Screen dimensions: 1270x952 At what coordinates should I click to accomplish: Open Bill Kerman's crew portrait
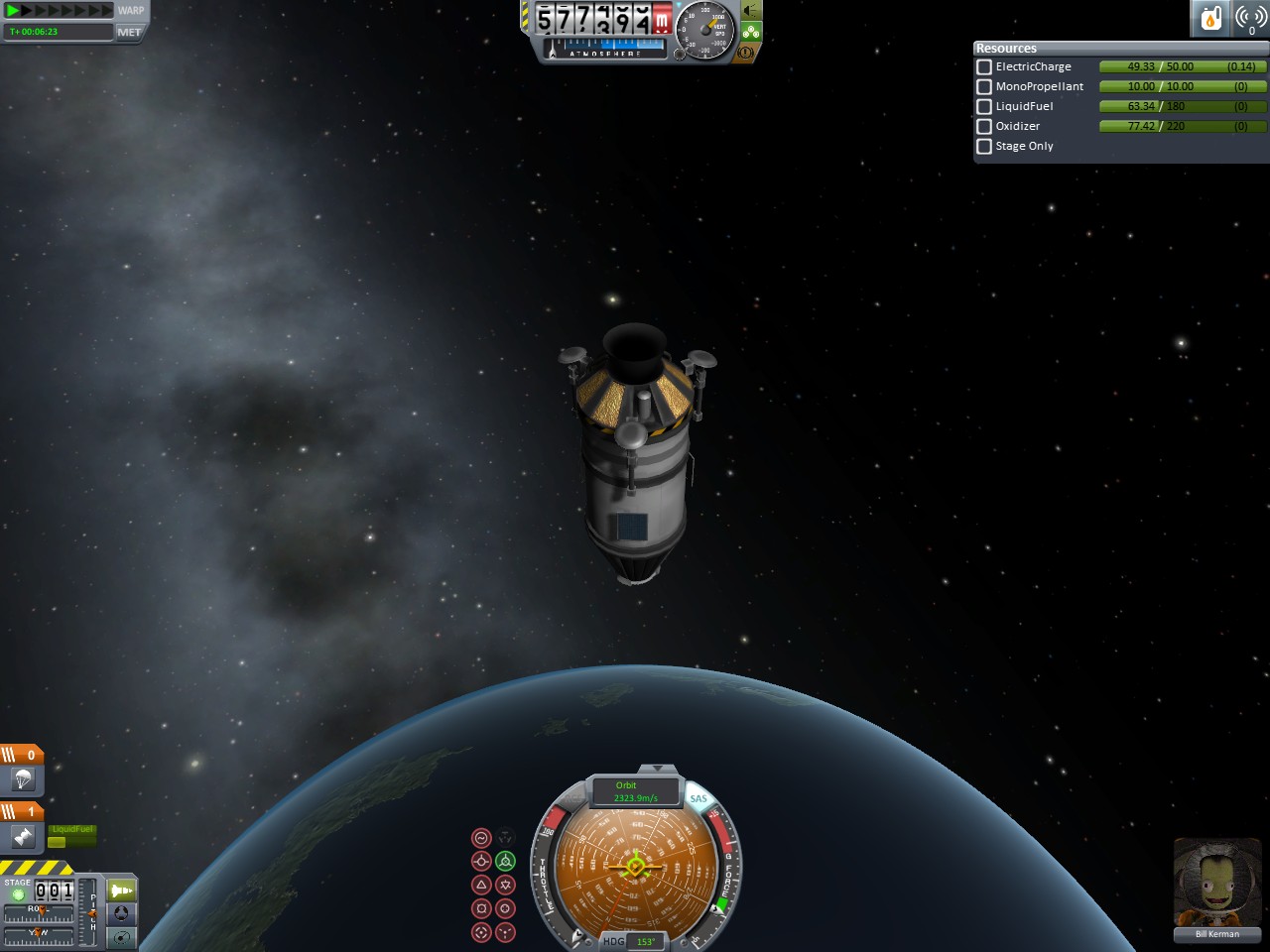click(x=1216, y=885)
